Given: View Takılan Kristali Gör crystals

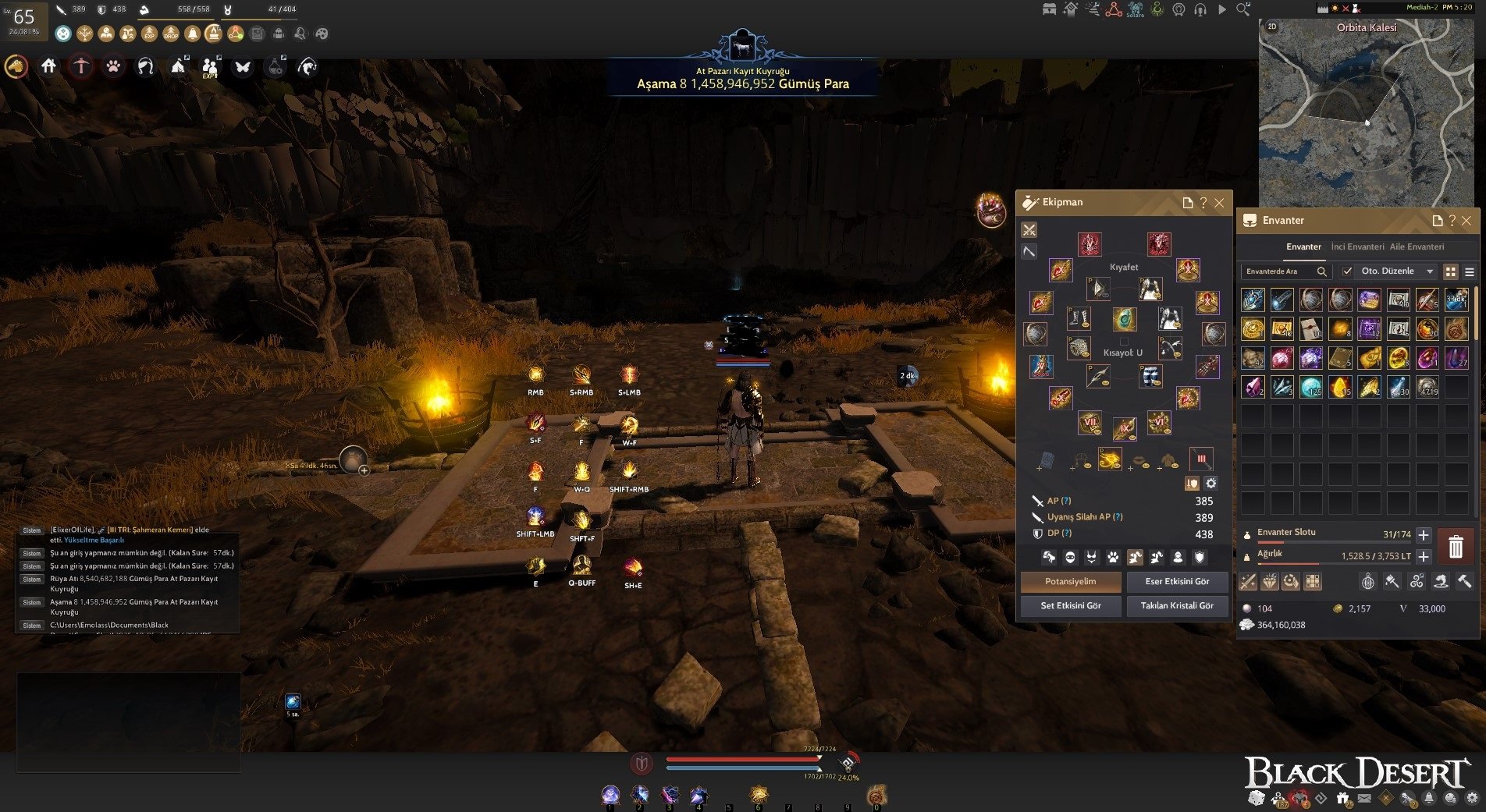Looking at the screenshot, I should 1177,606.
